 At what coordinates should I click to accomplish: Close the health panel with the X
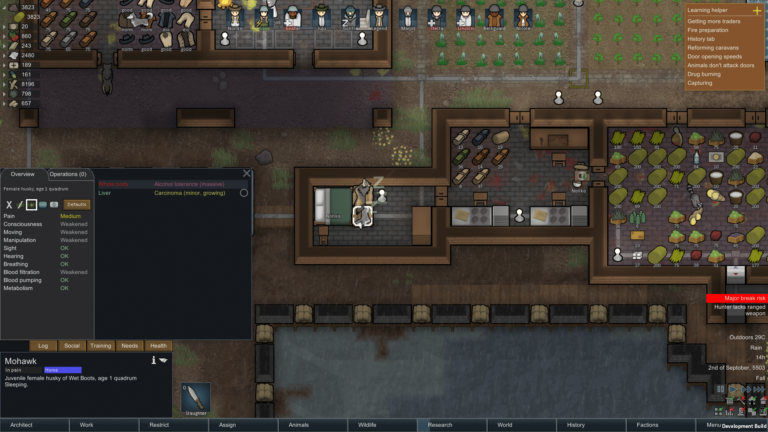247,173
